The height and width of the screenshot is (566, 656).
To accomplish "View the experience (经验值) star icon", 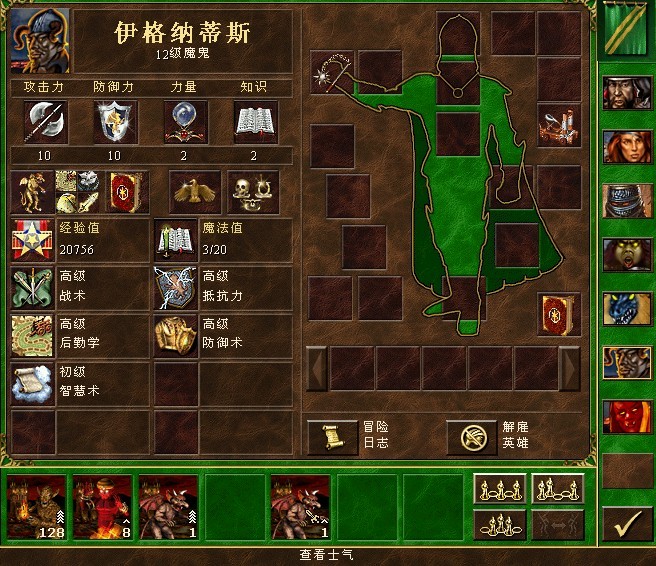I will 31,240.
